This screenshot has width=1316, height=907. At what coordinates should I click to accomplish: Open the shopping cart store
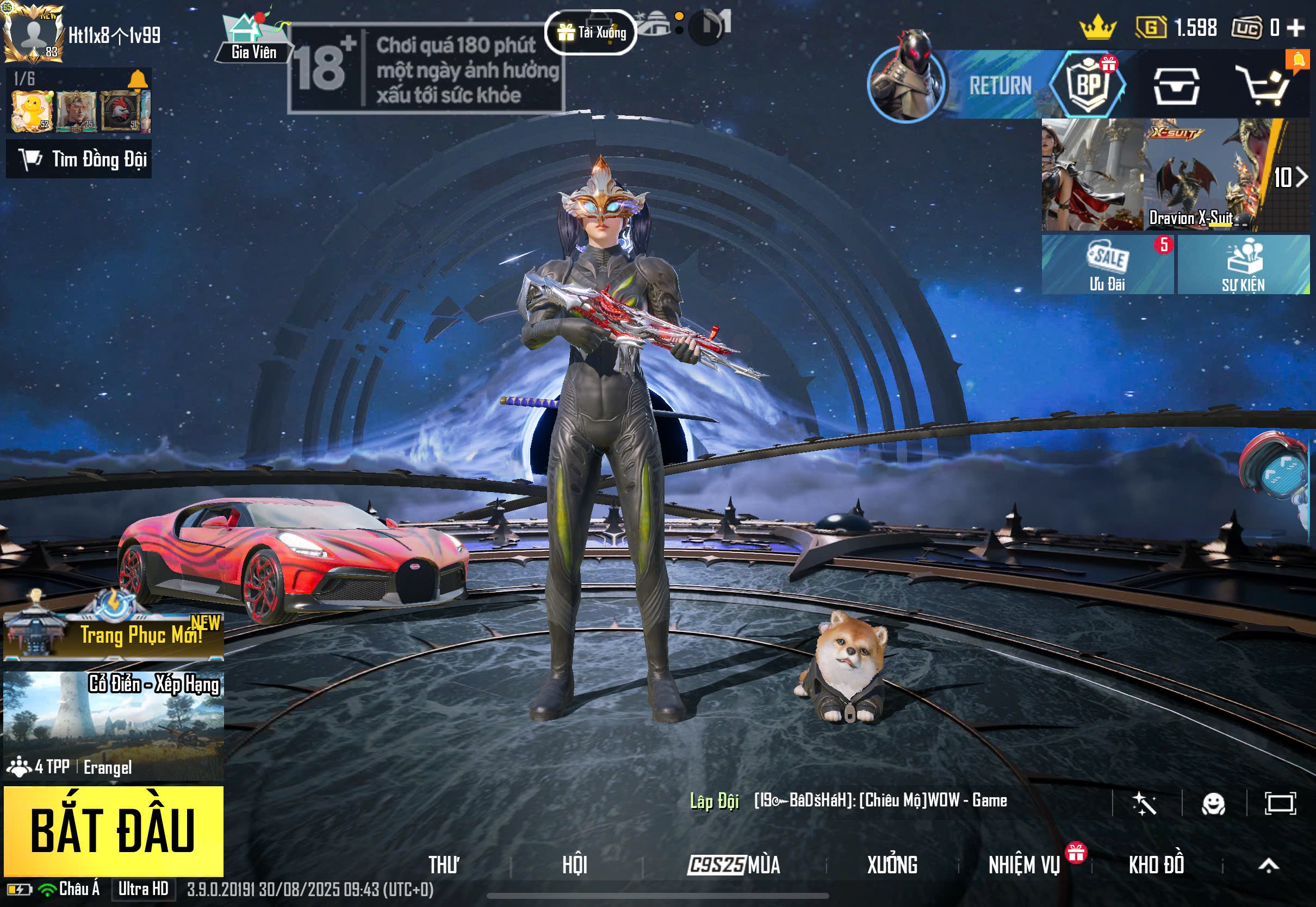1265,86
